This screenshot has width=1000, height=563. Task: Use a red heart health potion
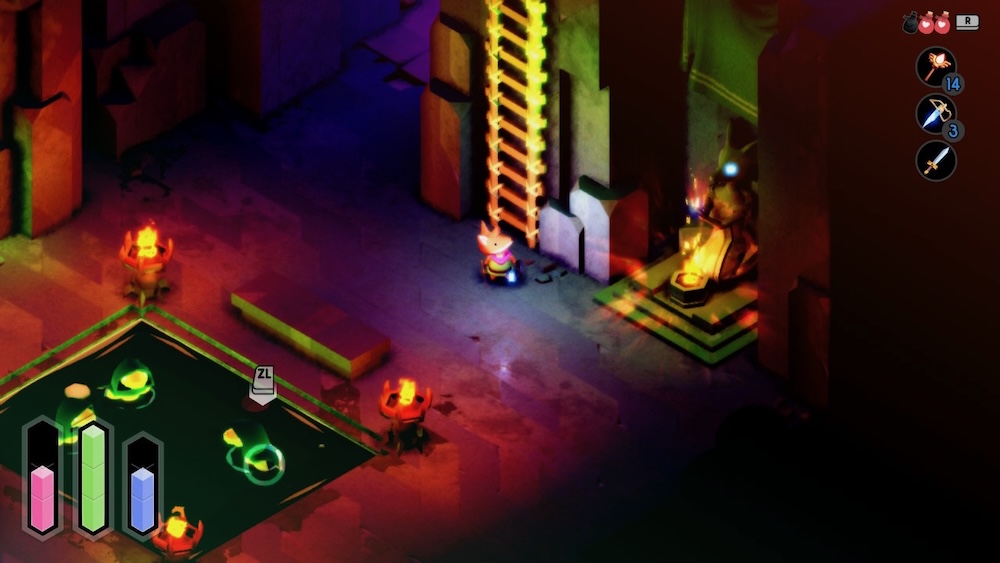927,23
